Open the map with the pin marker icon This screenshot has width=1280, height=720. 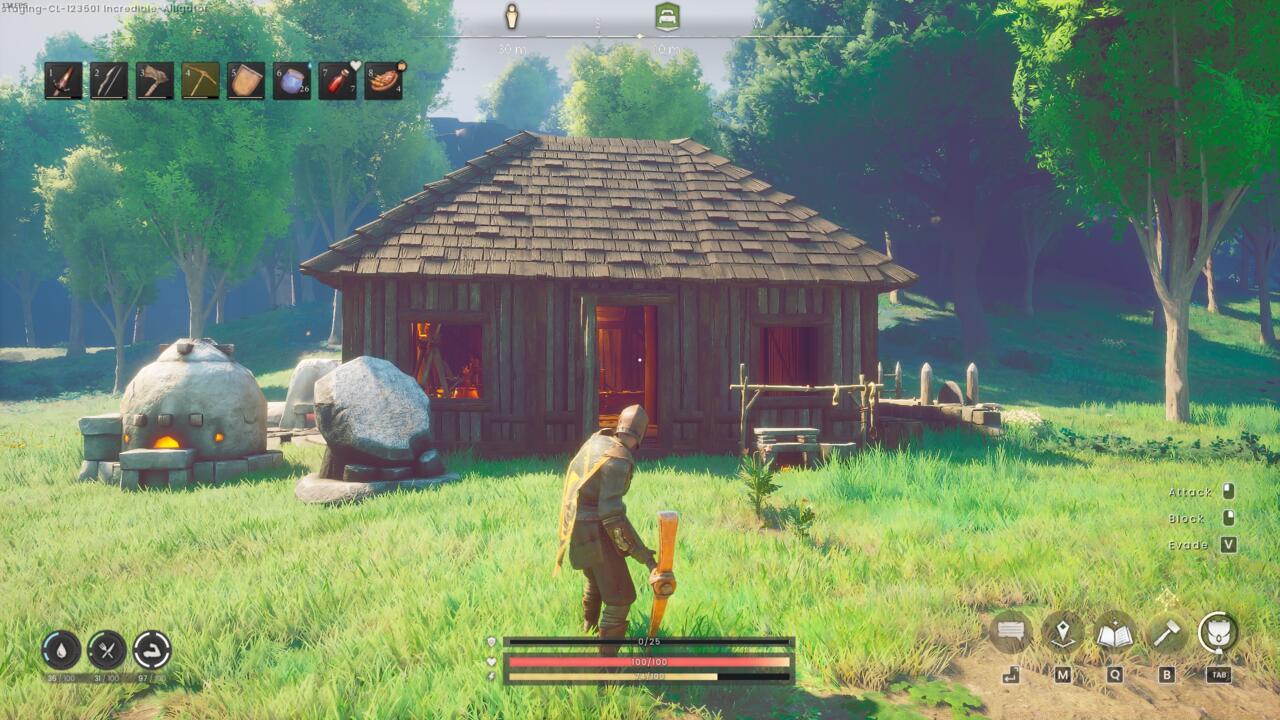[1062, 631]
